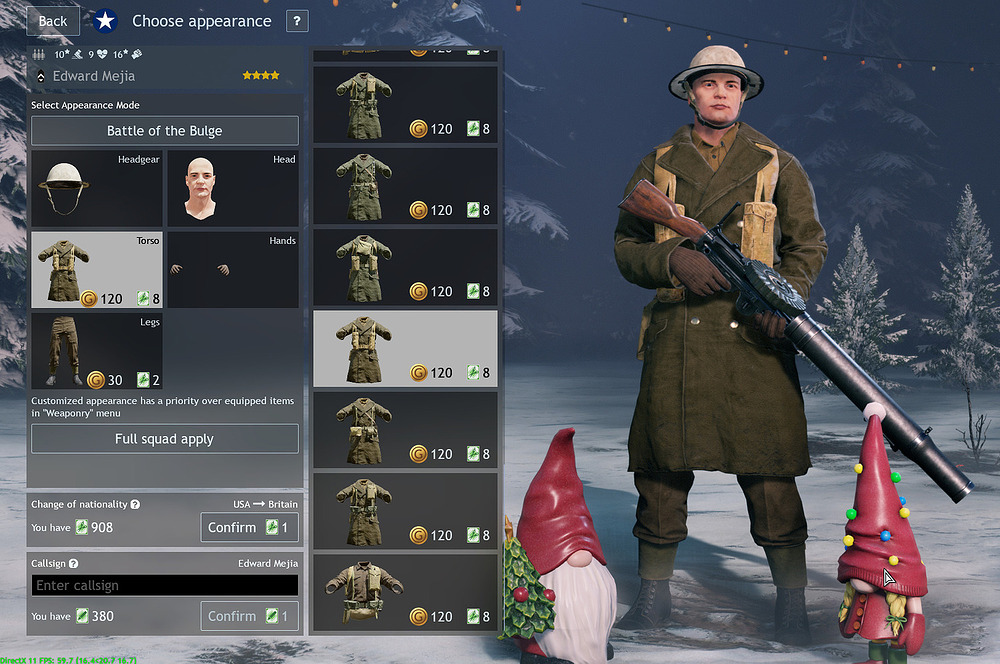The height and width of the screenshot is (664, 1000).
Task: Open the question mark help button
Action: coord(297,21)
